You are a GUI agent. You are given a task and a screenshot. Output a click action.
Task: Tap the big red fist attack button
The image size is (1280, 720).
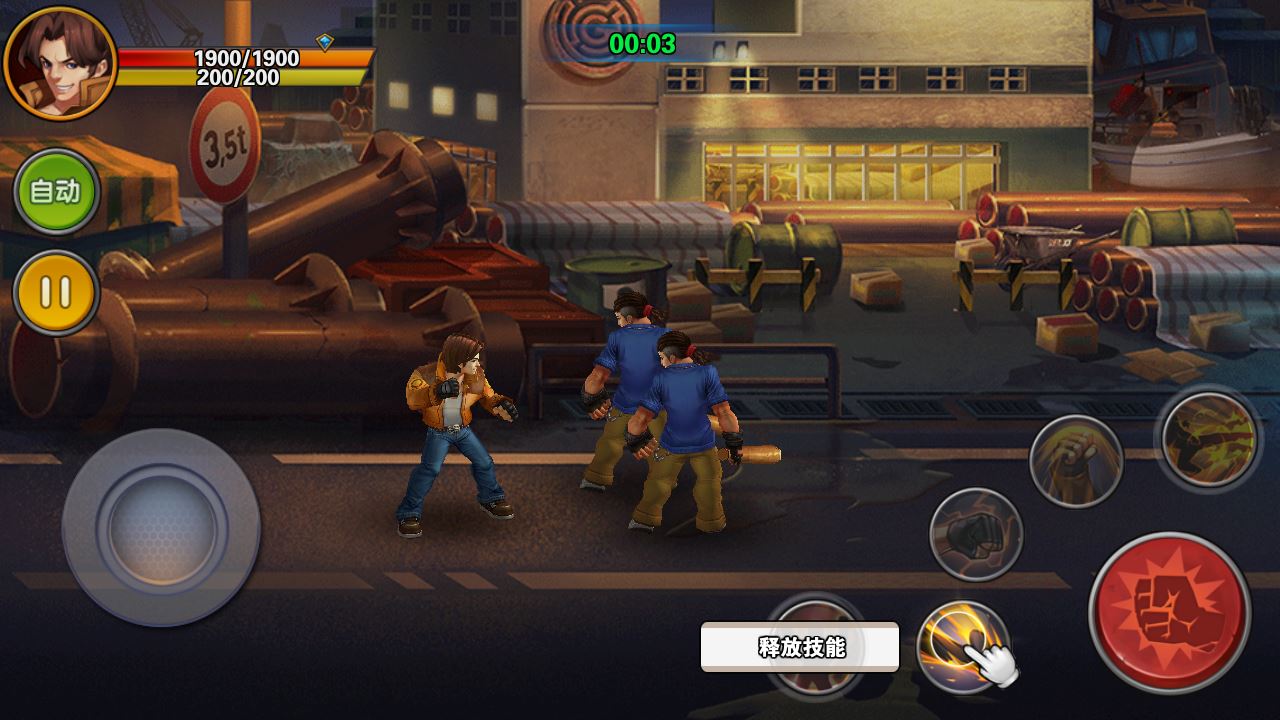(1169, 612)
